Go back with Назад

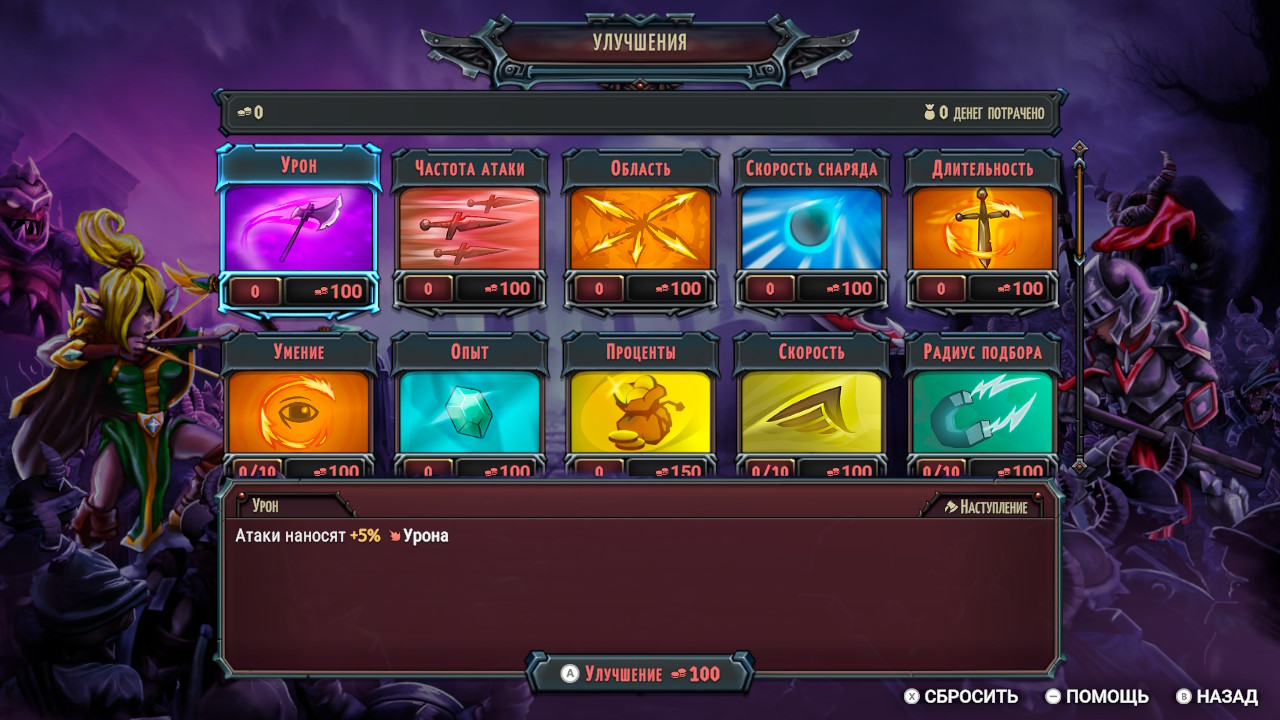pyautogui.click(x=1217, y=697)
